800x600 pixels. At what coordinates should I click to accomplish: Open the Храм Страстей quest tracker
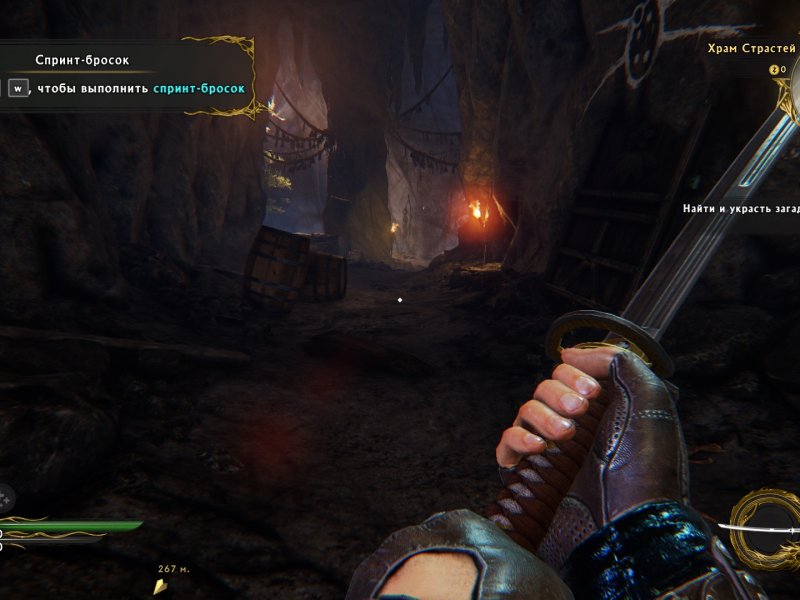(751, 48)
